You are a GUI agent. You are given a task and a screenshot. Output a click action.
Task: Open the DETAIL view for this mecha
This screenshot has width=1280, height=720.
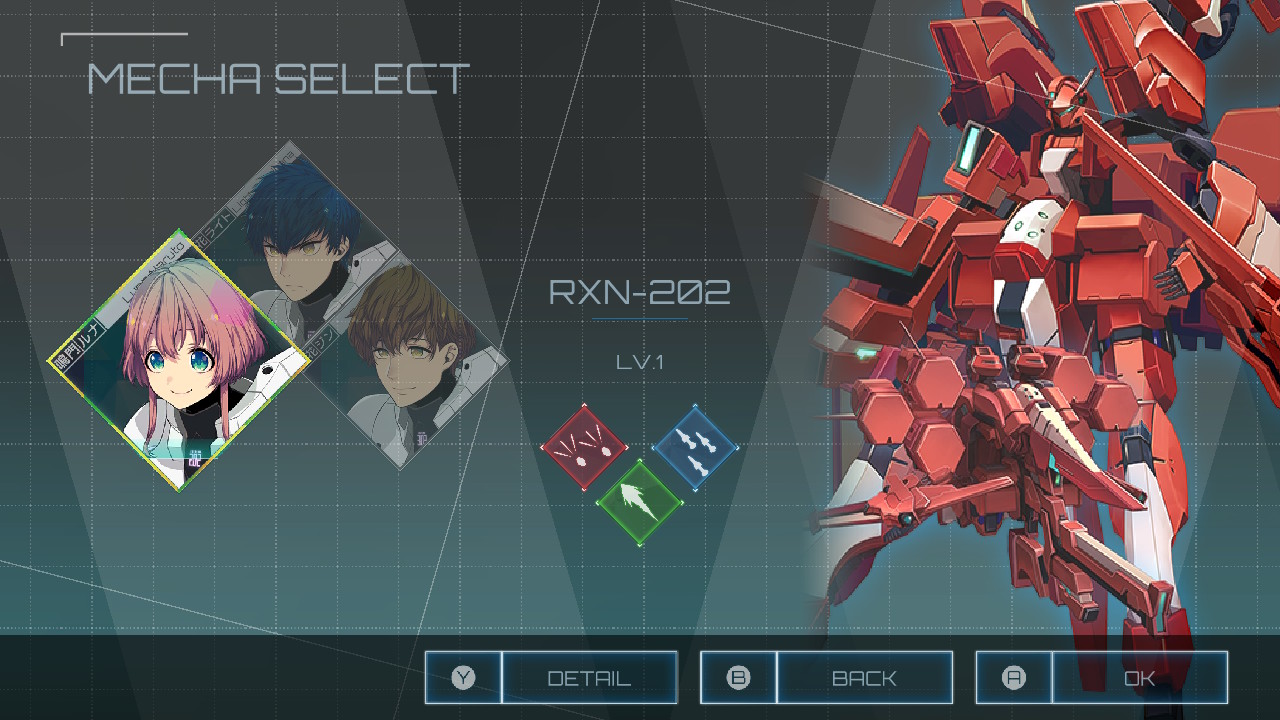[551, 678]
